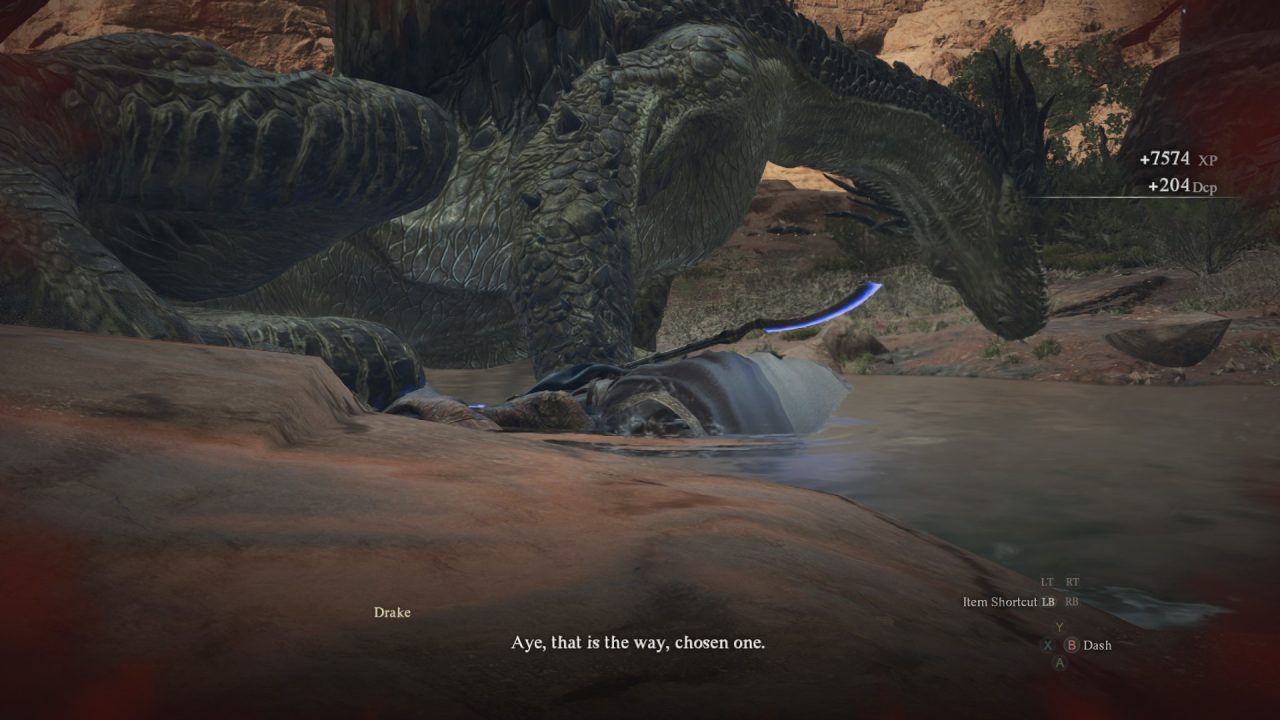1280x720 pixels.
Task: Click the Dash action label text
Action: (1097, 645)
